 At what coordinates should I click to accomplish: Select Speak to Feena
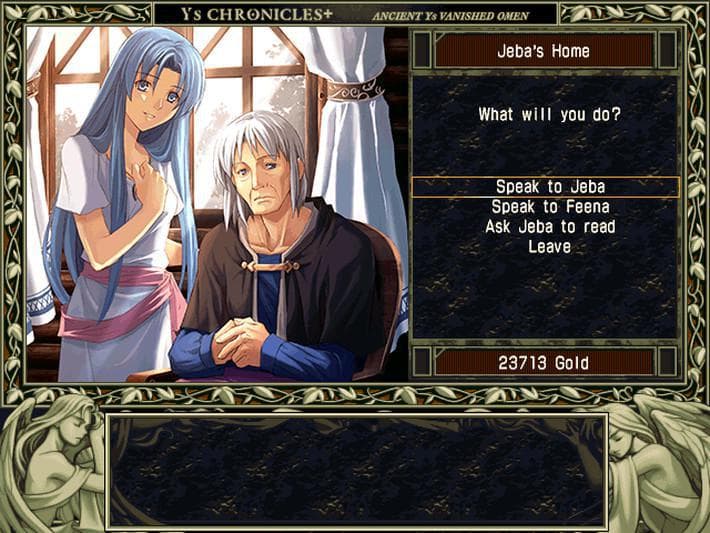[x=549, y=207]
